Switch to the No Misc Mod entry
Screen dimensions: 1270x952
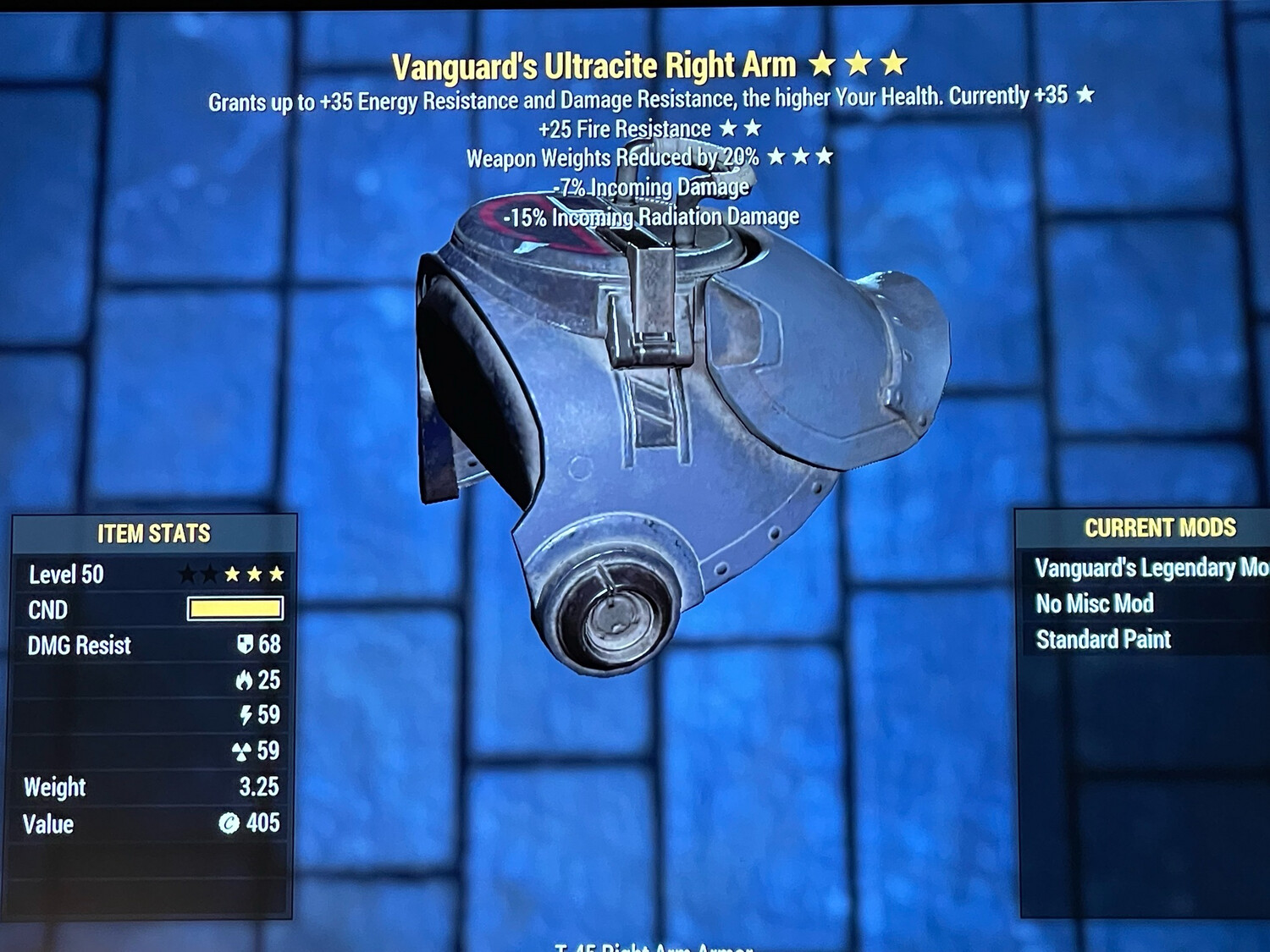pyautogui.click(x=1094, y=603)
